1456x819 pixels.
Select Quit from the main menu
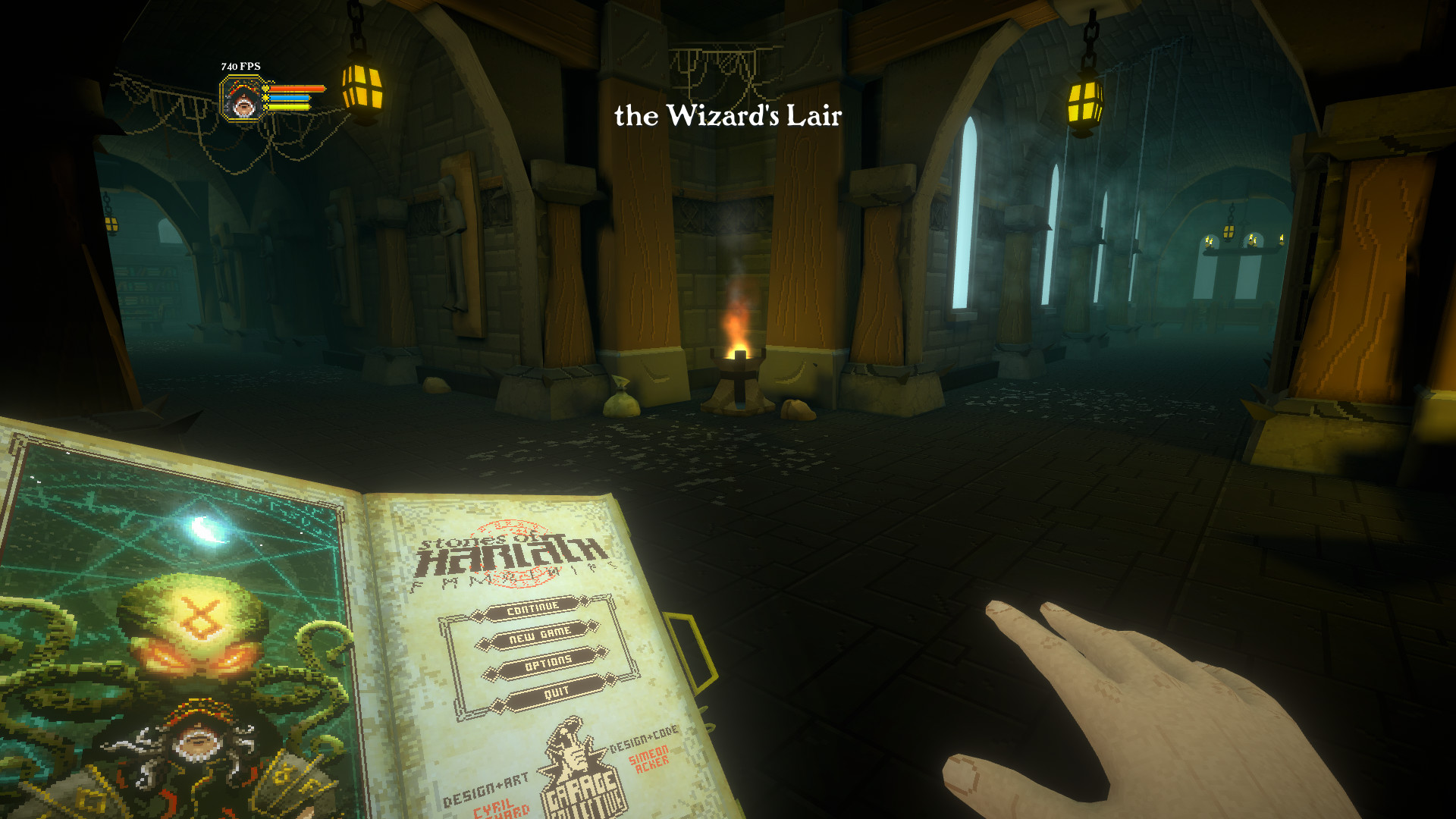tap(557, 692)
